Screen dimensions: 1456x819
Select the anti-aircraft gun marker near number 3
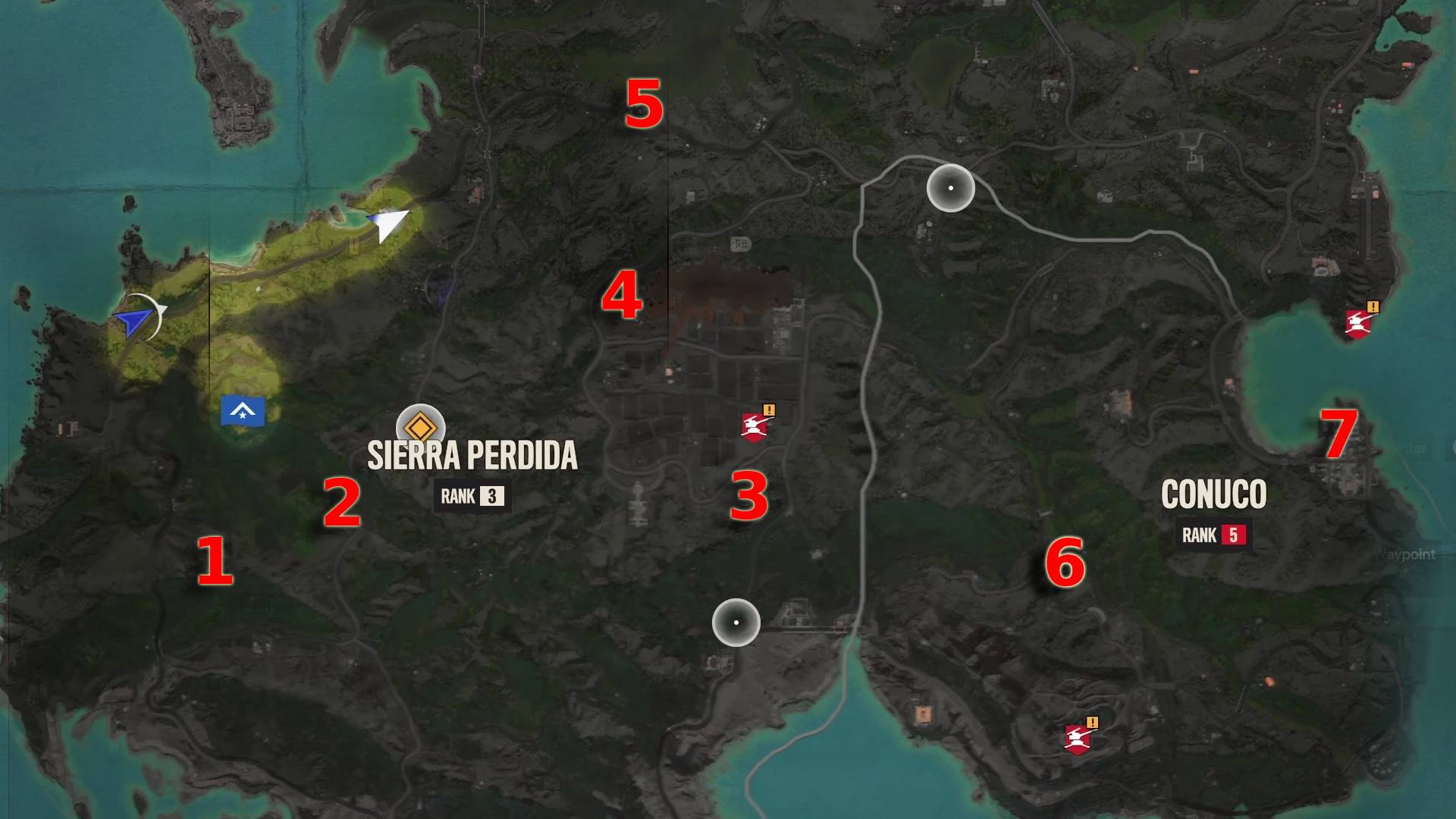coord(755,426)
